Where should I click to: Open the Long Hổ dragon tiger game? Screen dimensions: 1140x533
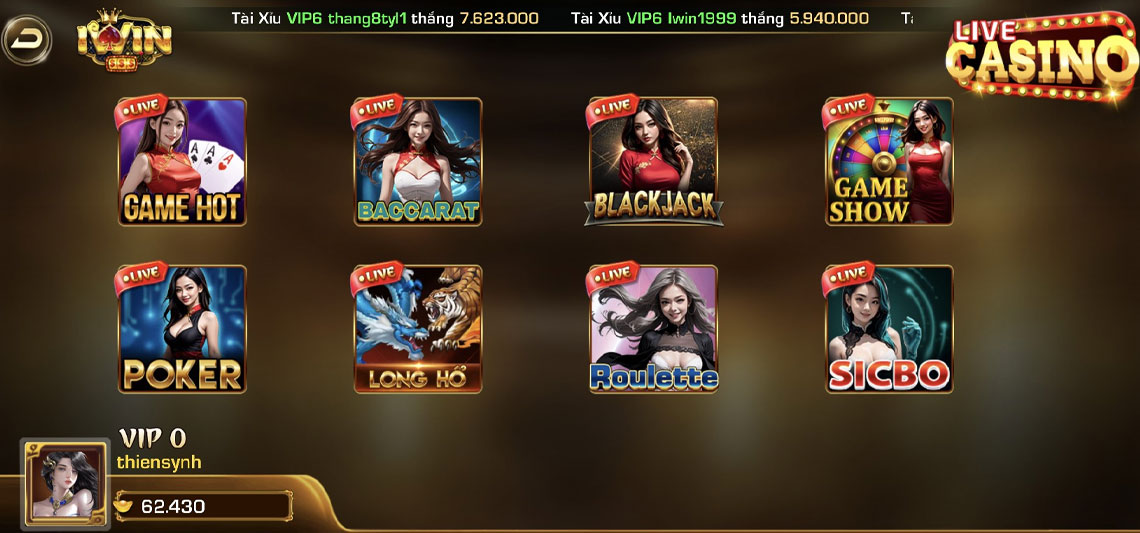click(418, 329)
